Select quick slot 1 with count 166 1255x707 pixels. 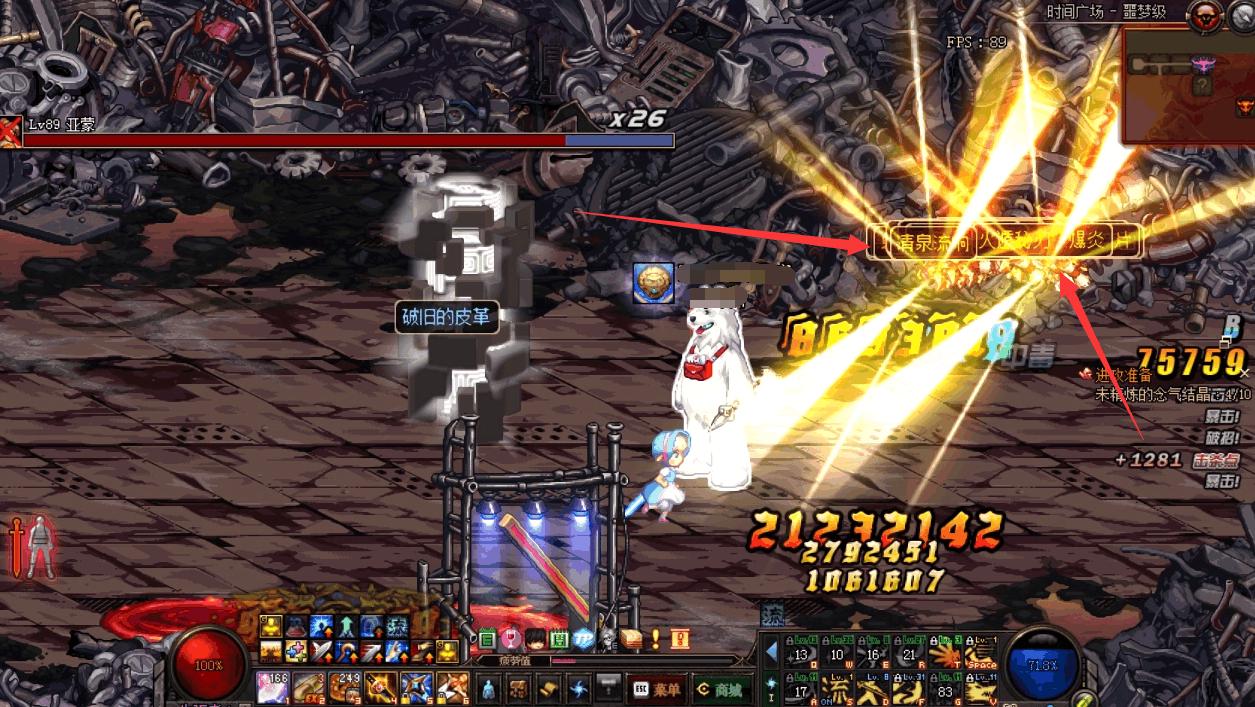tap(272, 687)
